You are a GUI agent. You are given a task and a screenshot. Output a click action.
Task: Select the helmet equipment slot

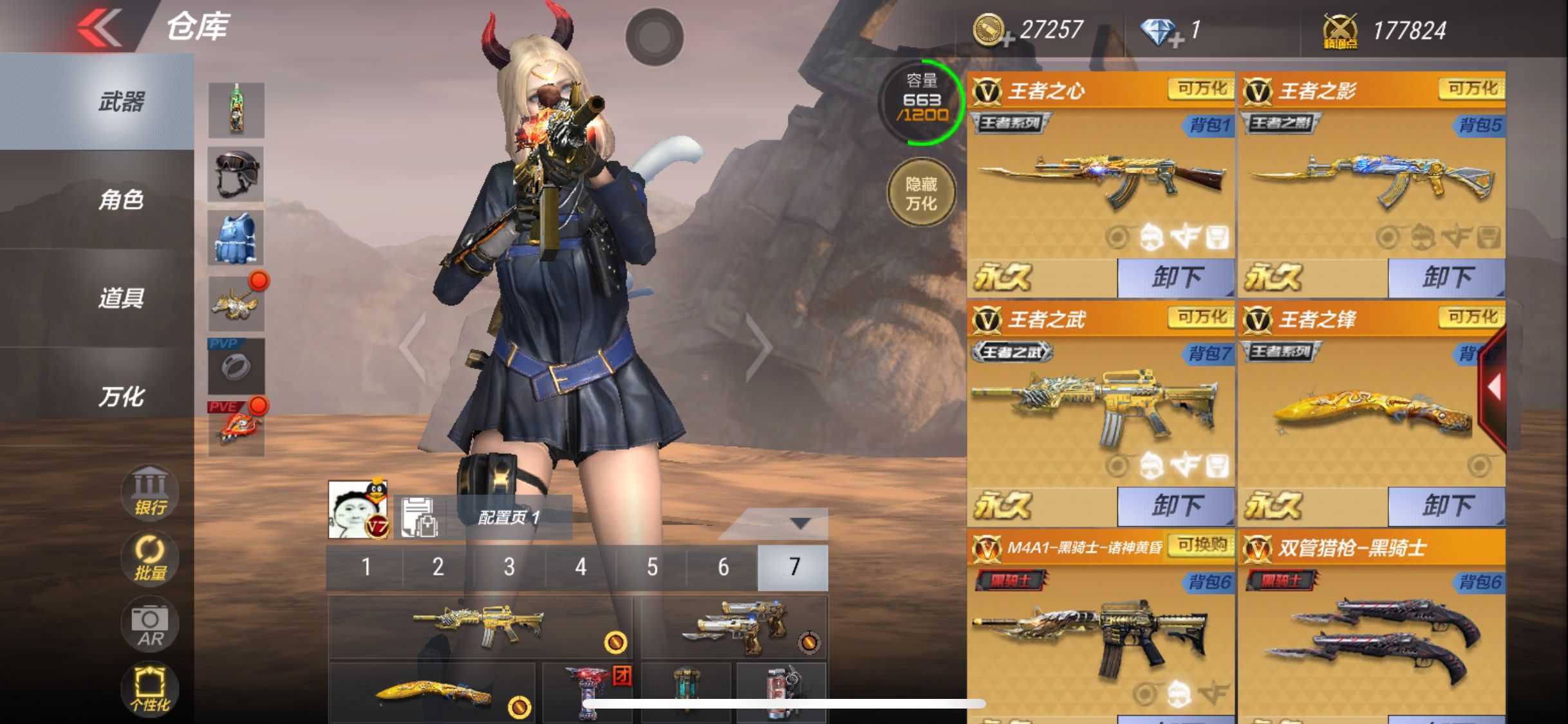coord(236,174)
